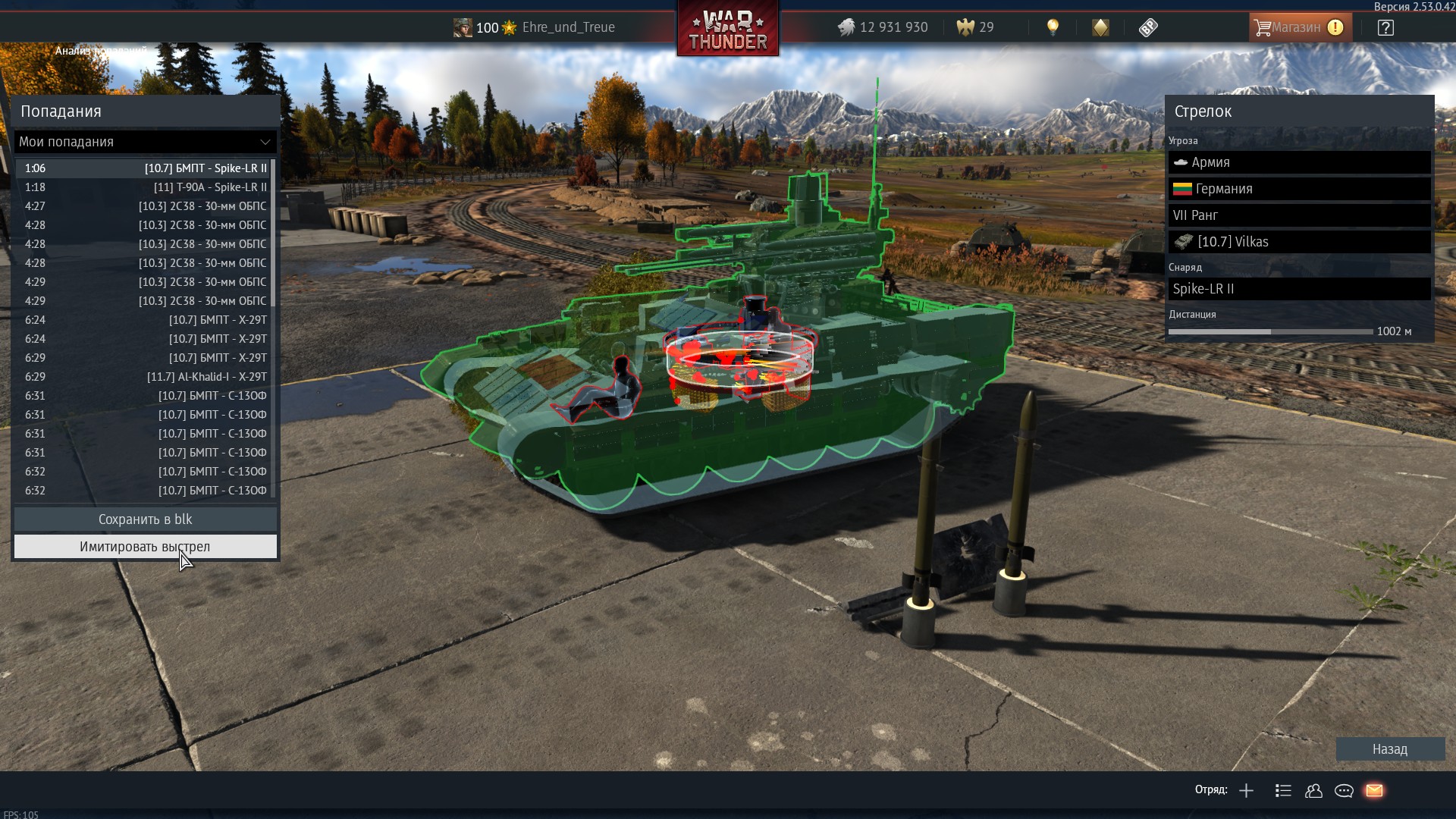Open the 'Армия' threat type selector
The width and height of the screenshot is (1456, 819).
(1299, 162)
